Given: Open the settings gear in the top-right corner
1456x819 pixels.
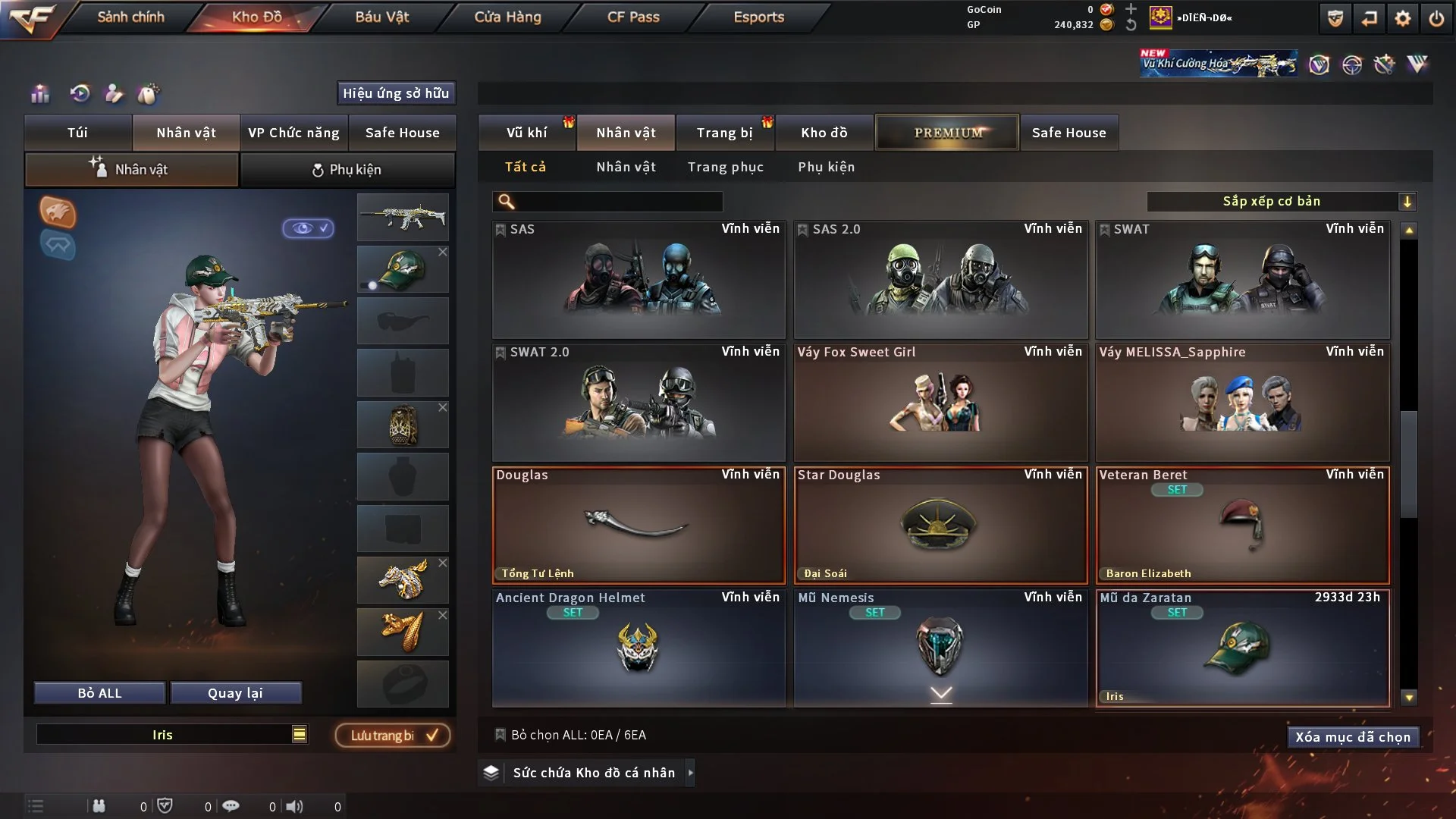Looking at the screenshot, I should point(1404,19).
